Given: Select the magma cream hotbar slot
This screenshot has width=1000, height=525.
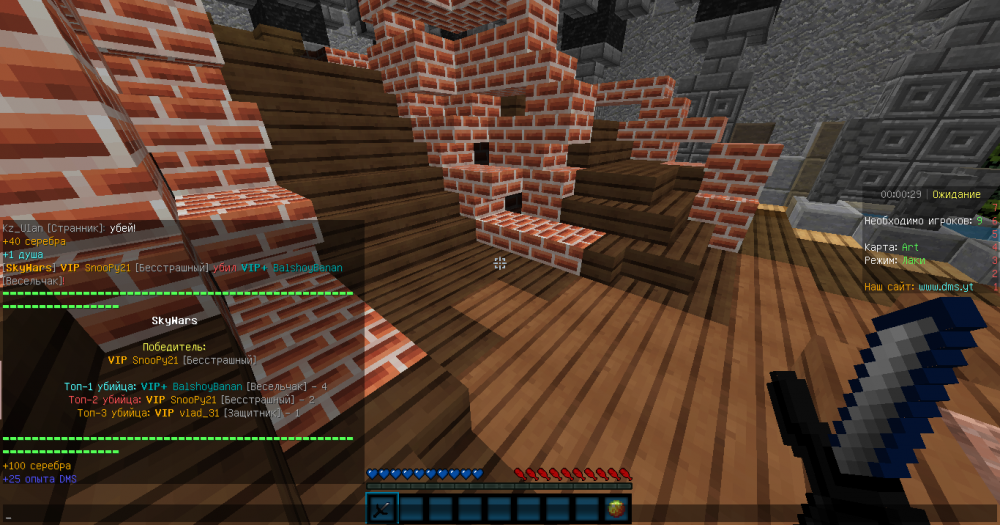Looking at the screenshot, I should [617, 509].
